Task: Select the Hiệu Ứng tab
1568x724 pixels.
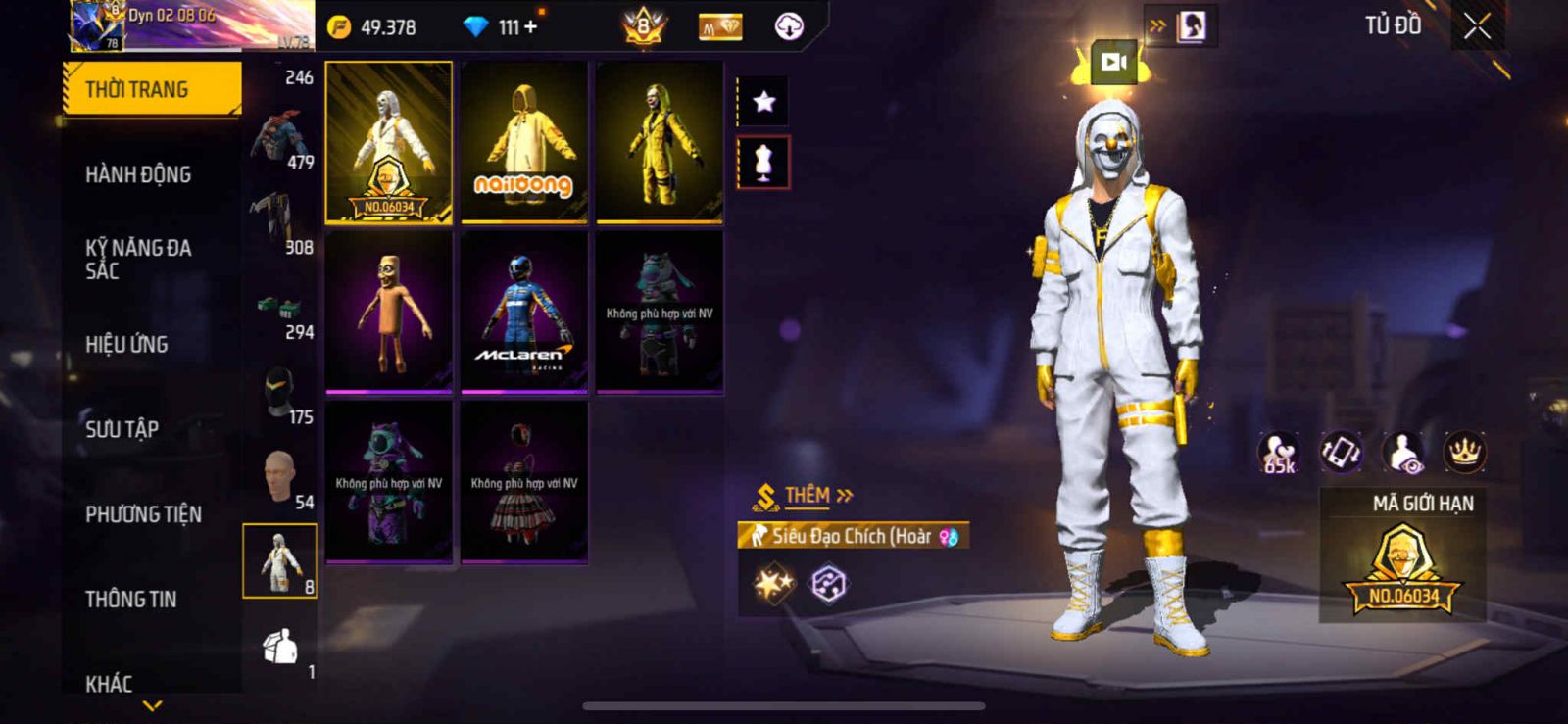Action: point(126,344)
